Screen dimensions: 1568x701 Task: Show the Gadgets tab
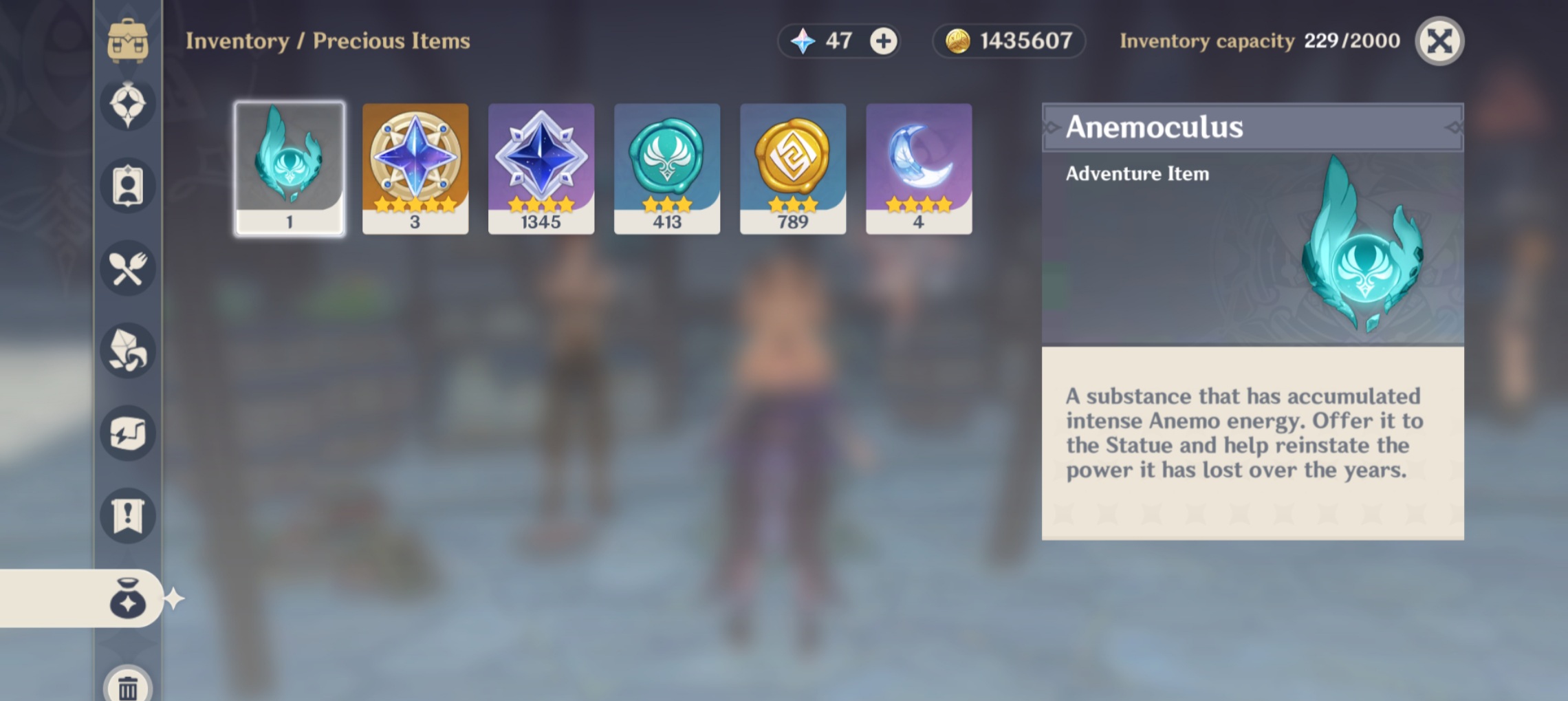(x=128, y=433)
